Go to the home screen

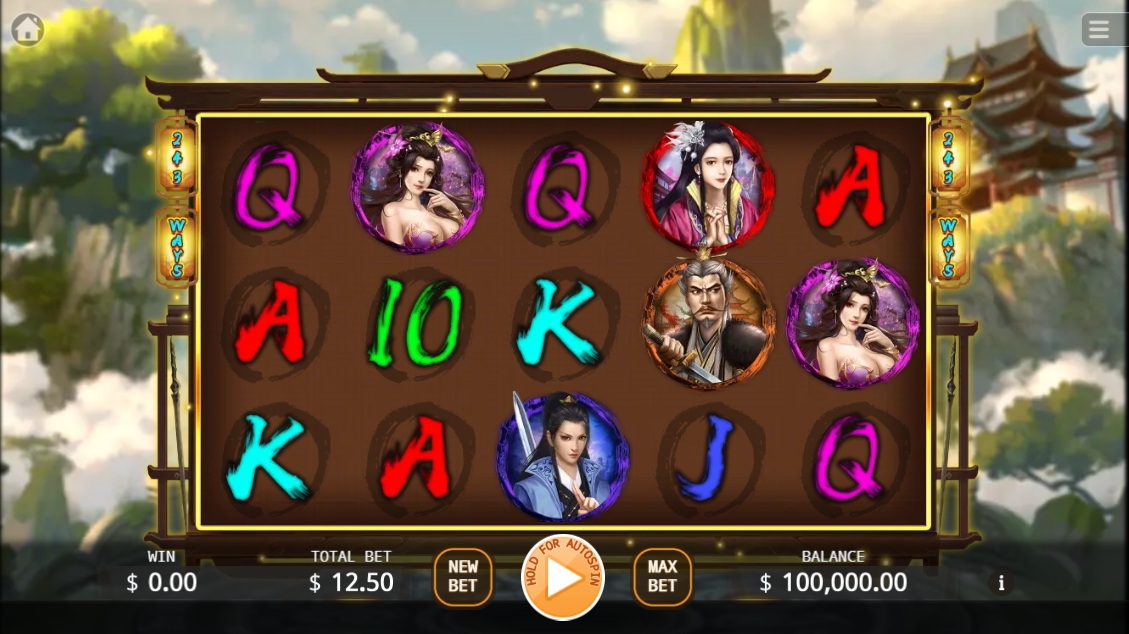pos(27,30)
